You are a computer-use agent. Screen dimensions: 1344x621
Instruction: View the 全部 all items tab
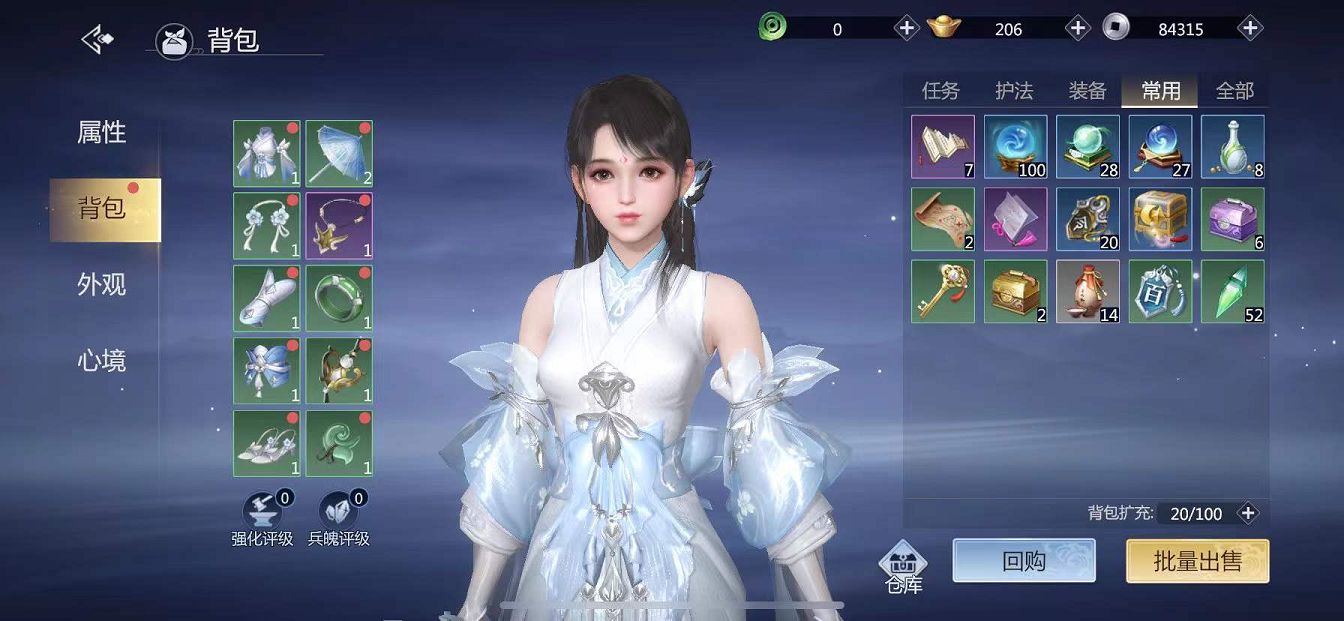click(1234, 91)
